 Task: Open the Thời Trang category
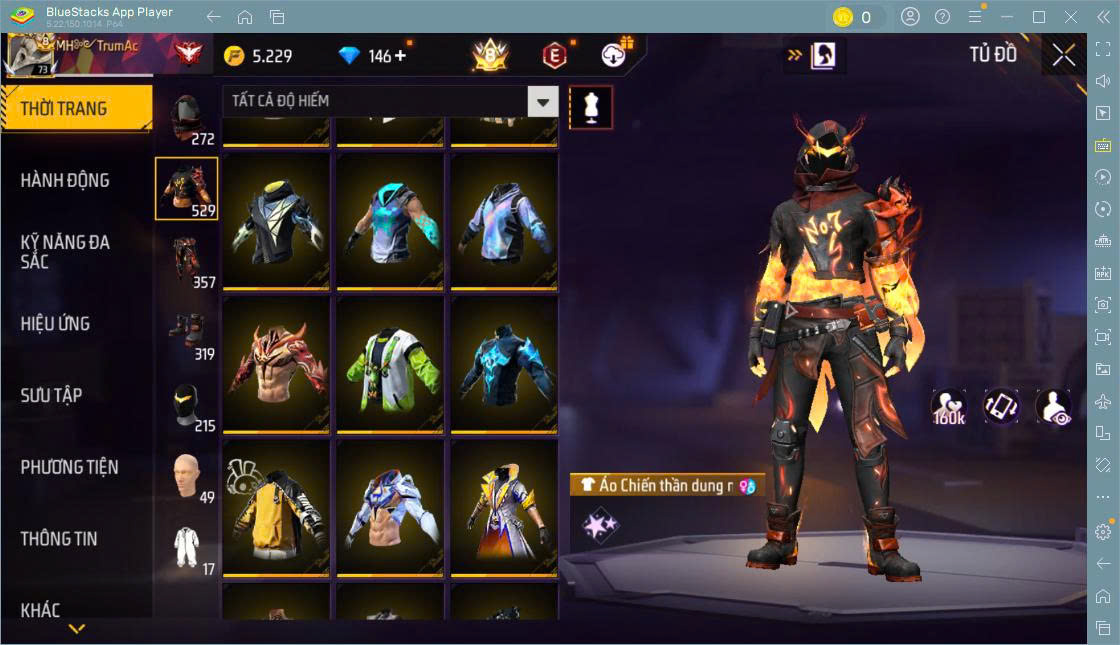click(x=76, y=109)
